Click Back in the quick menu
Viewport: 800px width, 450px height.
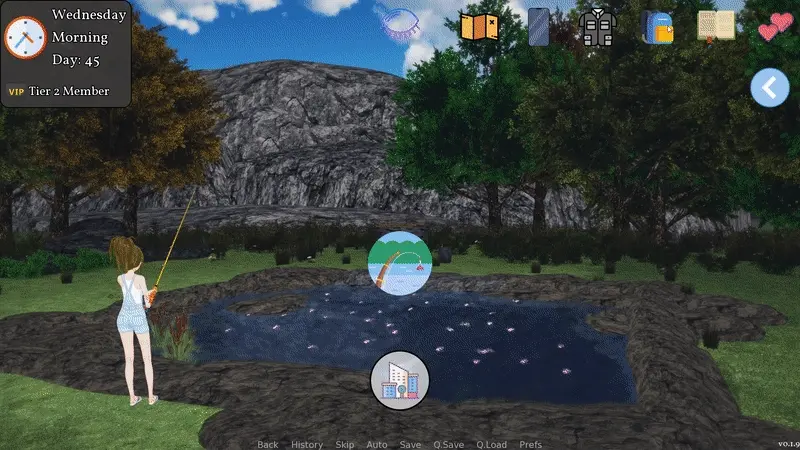(268, 444)
